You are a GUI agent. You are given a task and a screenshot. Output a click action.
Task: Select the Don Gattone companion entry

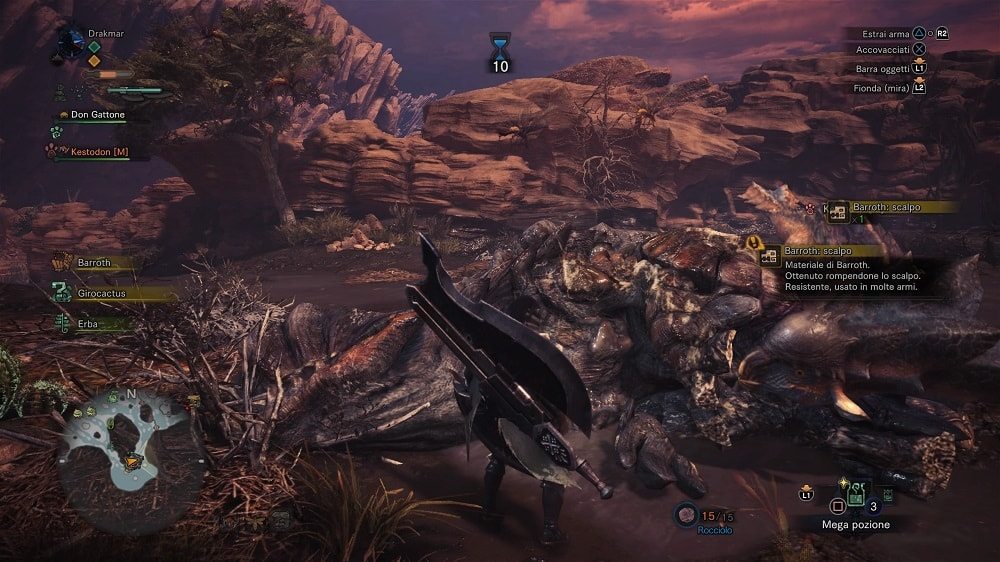(x=95, y=115)
